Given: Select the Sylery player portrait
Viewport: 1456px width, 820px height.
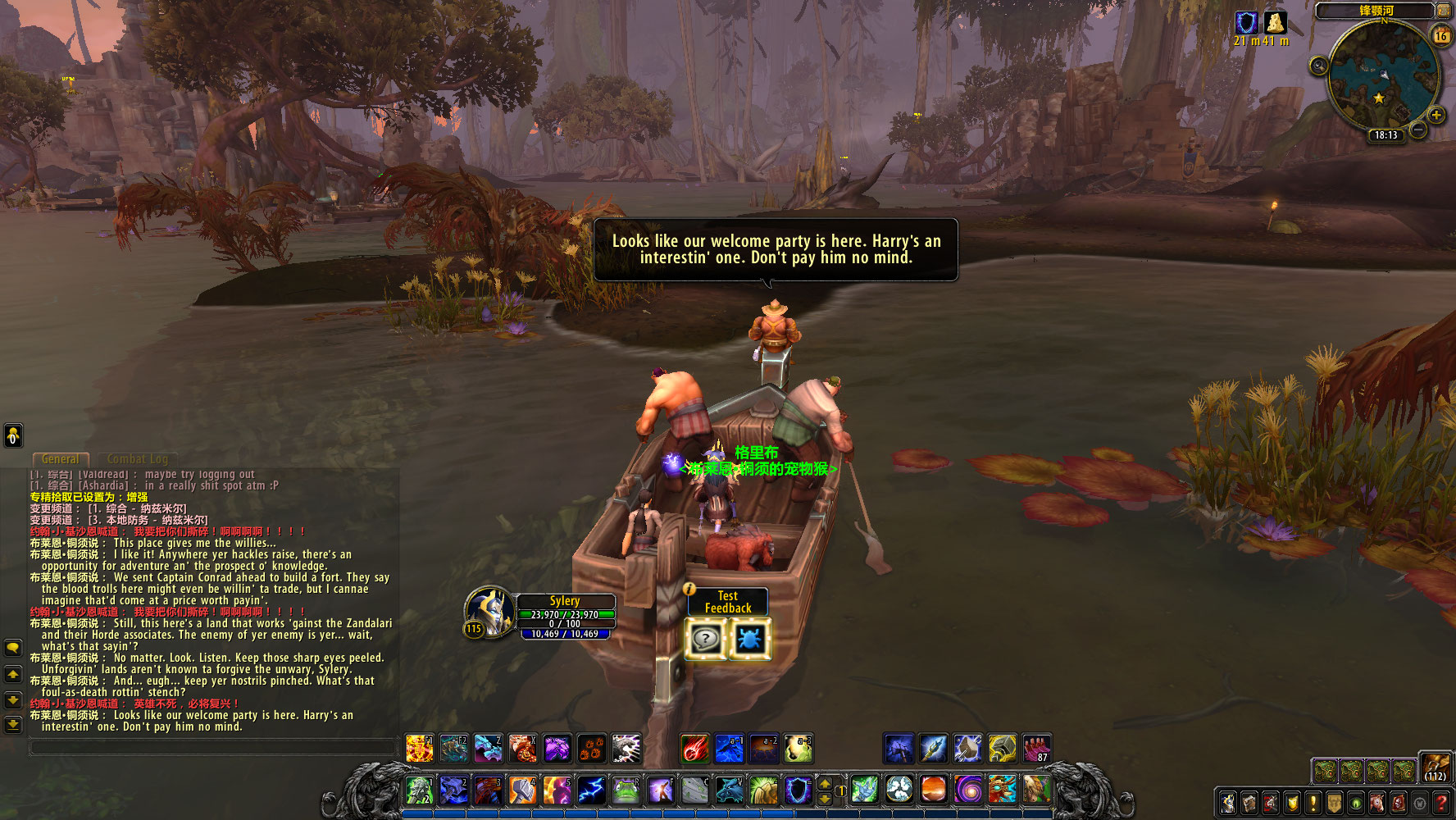Looking at the screenshot, I should point(489,611).
